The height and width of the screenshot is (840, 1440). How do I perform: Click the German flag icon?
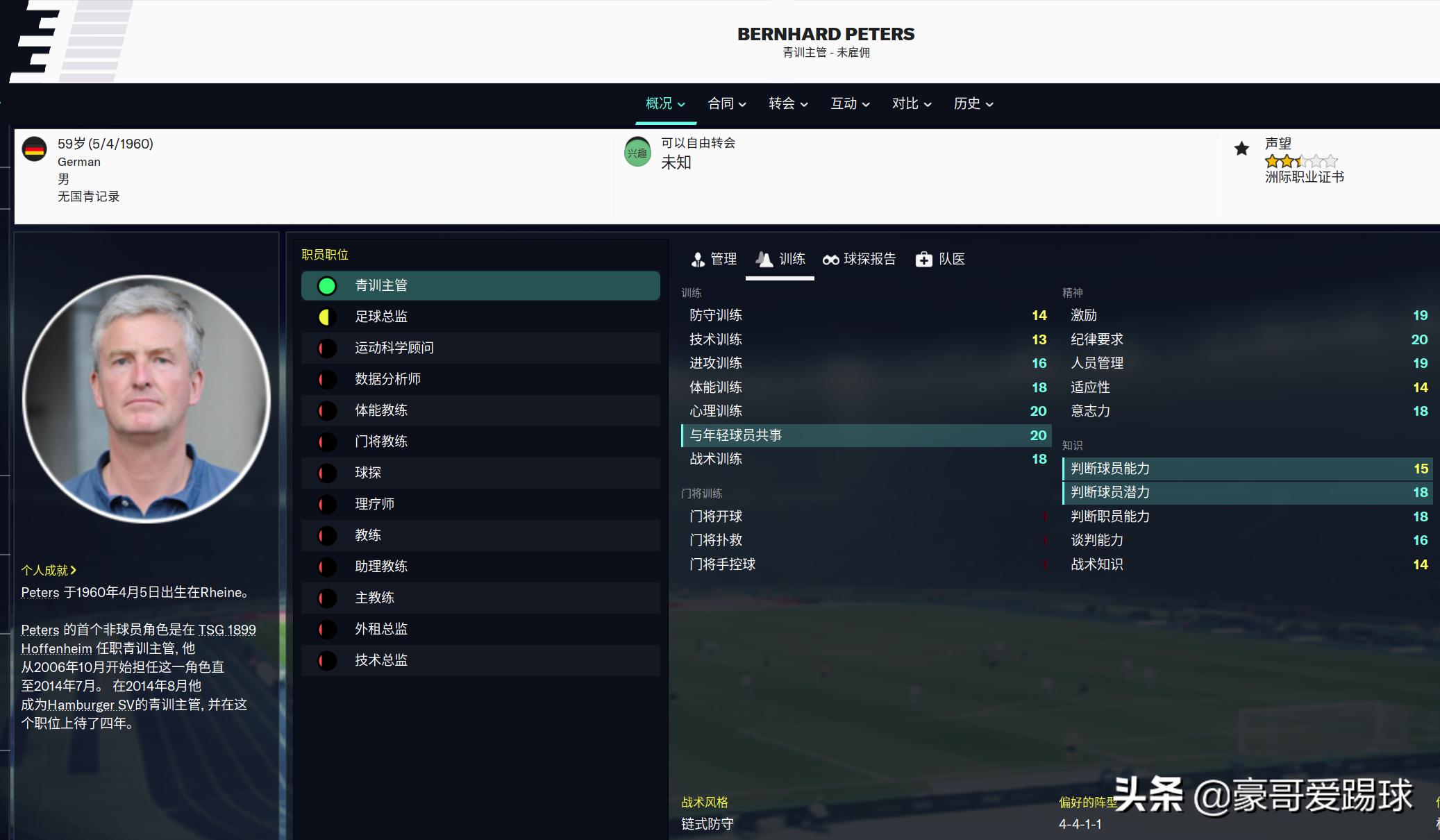click(x=35, y=148)
